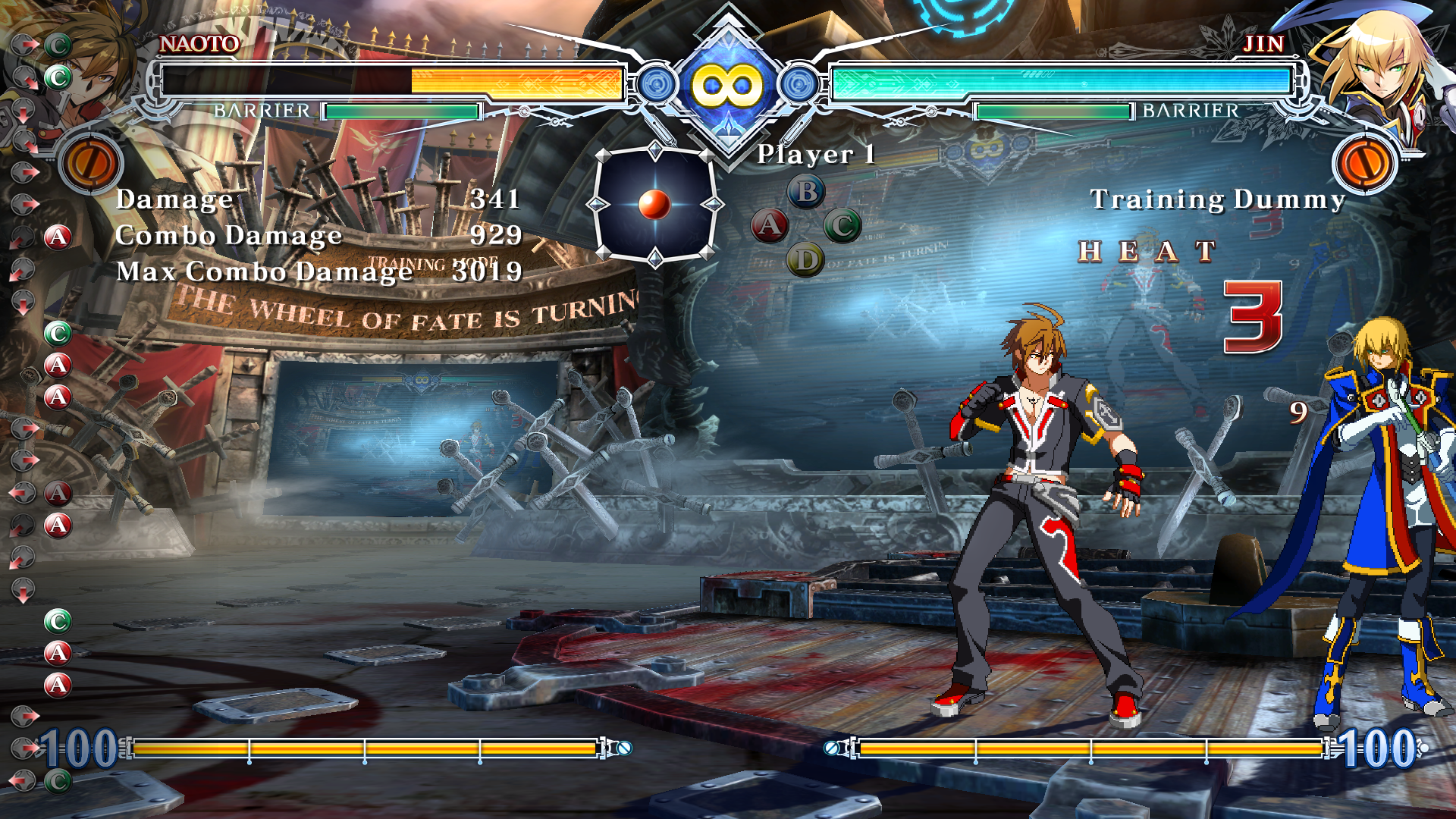
Task: Click the blue B button indicator
Action: pos(806,192)
